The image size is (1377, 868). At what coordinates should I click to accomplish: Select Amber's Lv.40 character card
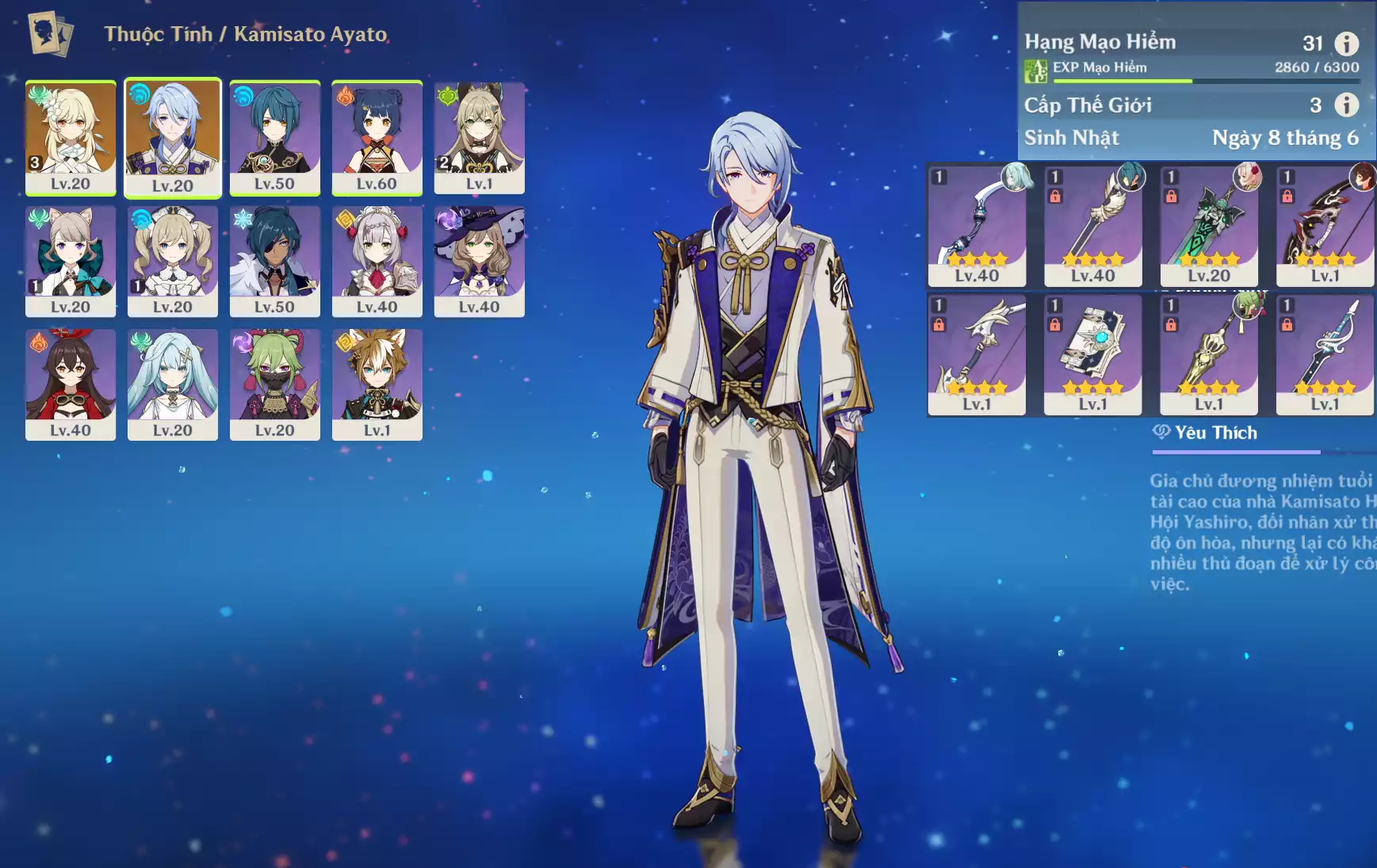pyautogui.click(x=71, y=384)
